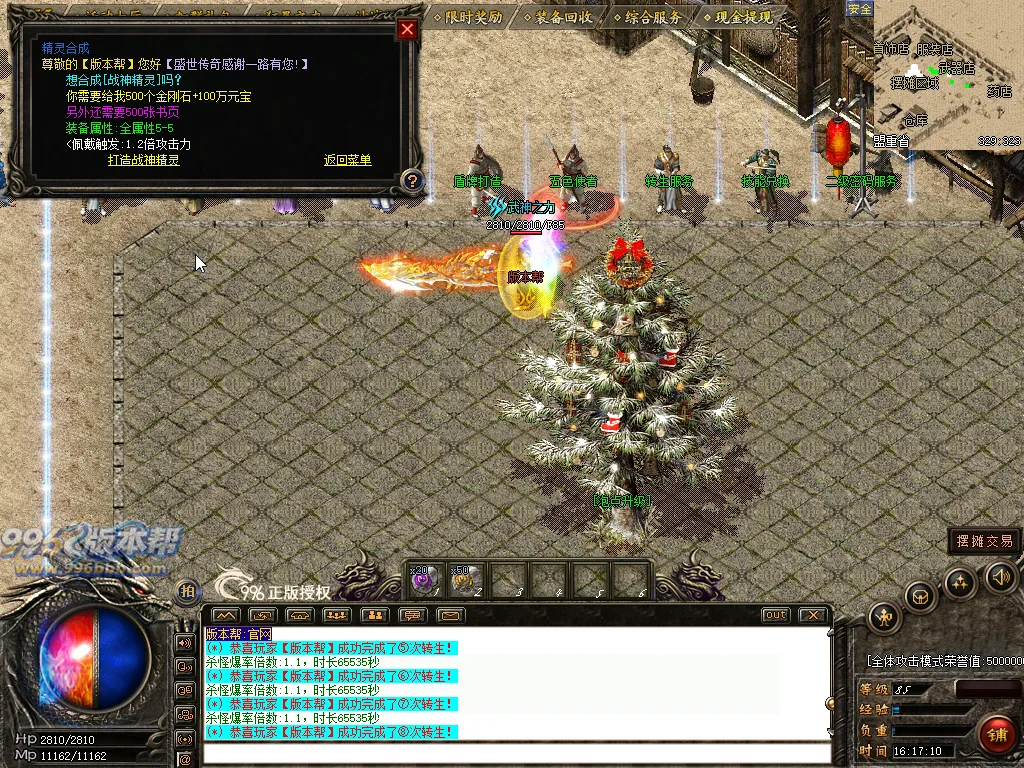
Task: Click the red 铺 shop button
Action: pos(996,735)
